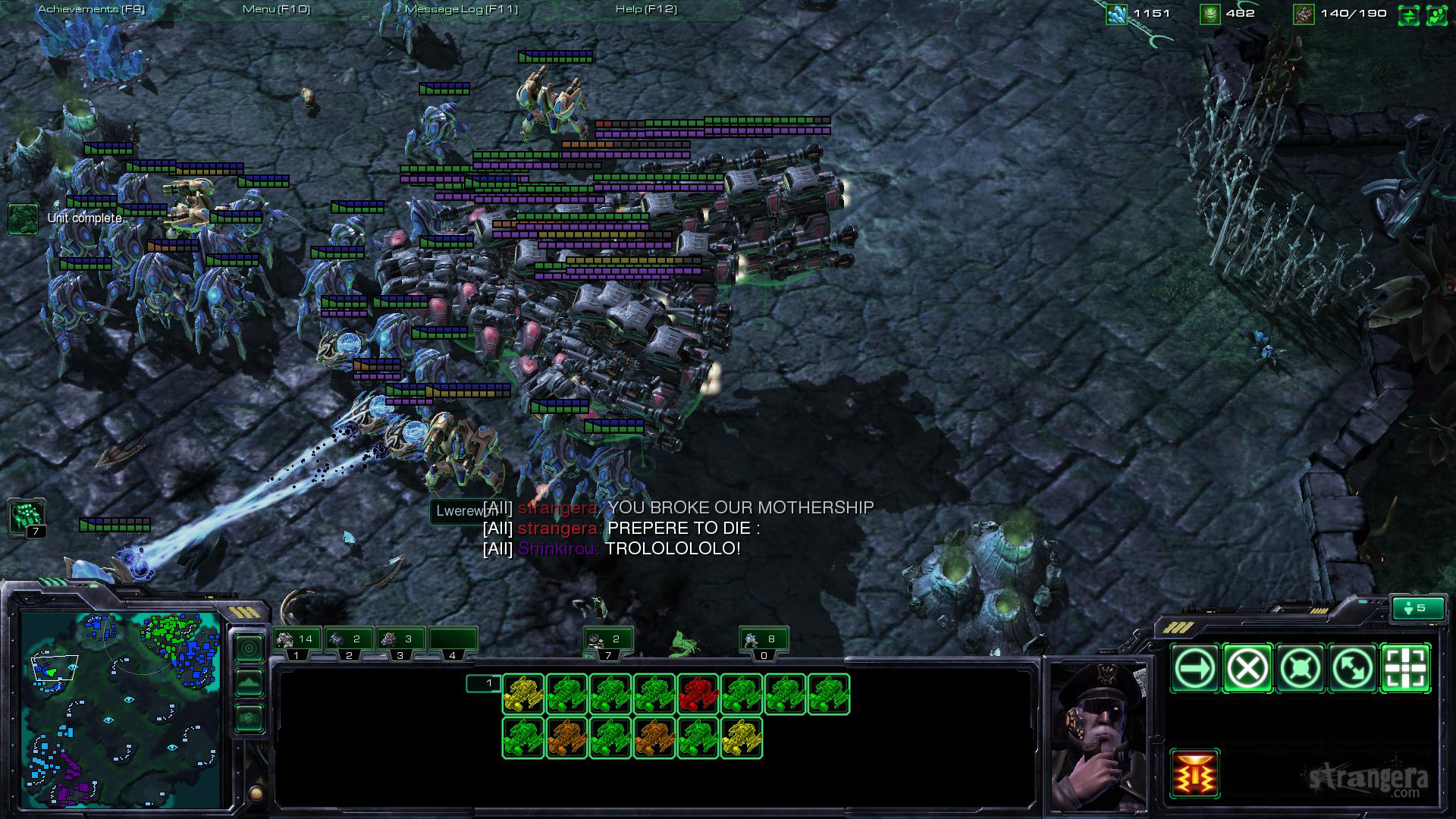
Task: Open the game Menu (F10)
Action: pos(276,9)
